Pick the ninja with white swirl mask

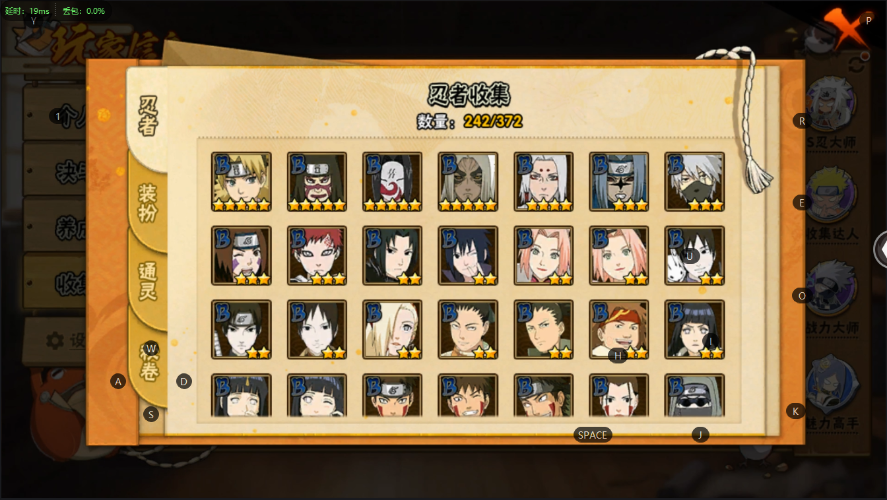pyautogui.click(x=392, y=181)
